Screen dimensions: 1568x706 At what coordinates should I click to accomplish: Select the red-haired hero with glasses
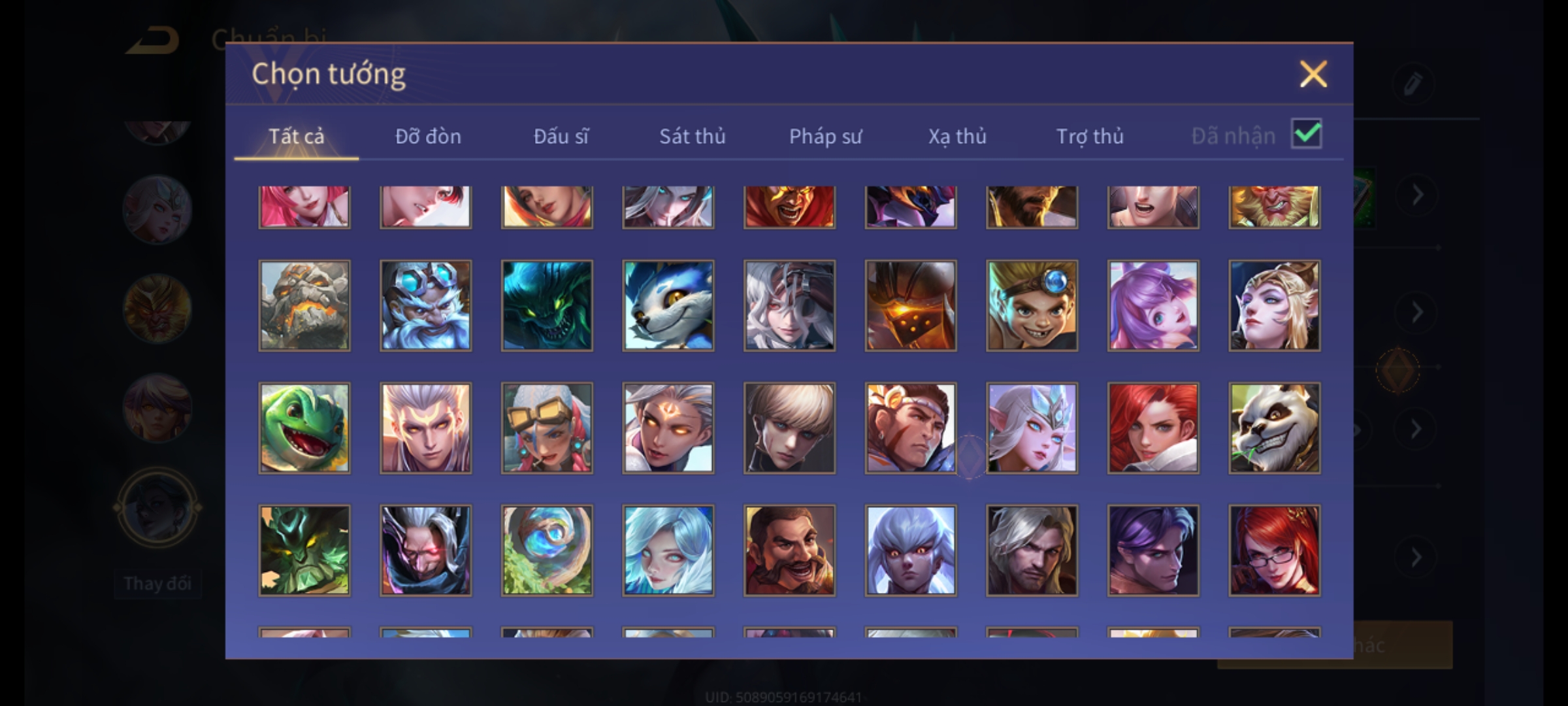[1274, 550]
